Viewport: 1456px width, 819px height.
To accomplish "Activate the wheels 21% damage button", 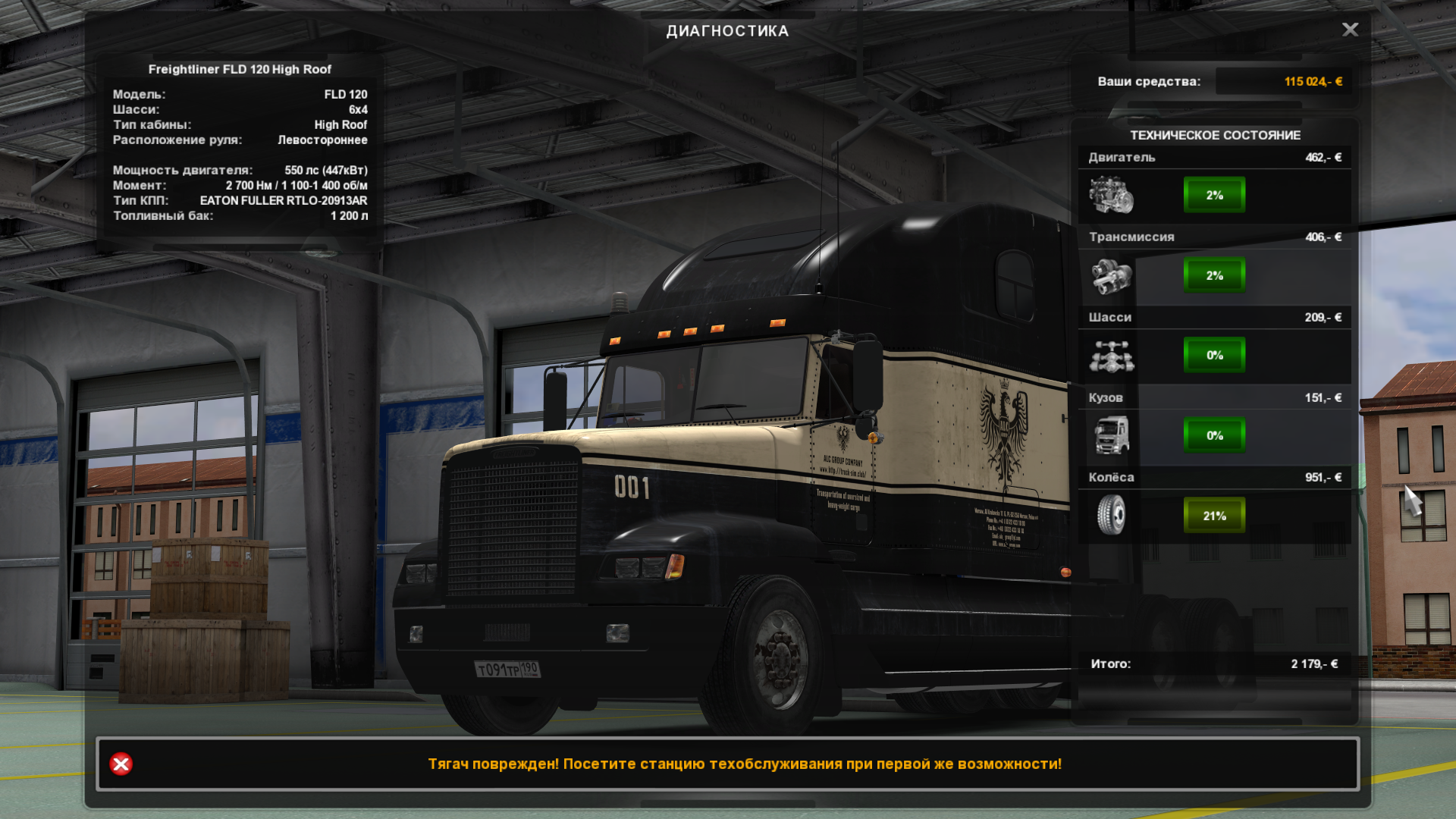I will click(1214, 516).
